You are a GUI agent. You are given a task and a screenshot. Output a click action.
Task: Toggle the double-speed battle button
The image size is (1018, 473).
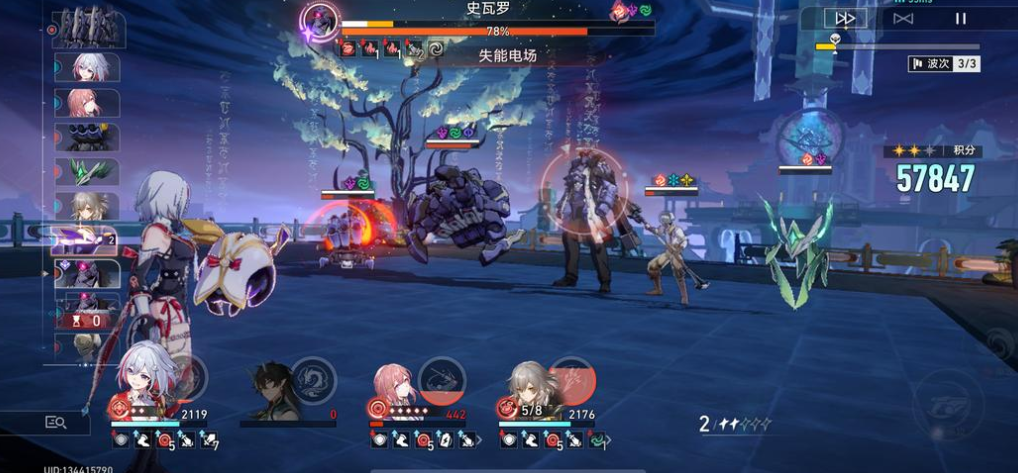click(845, 18)
